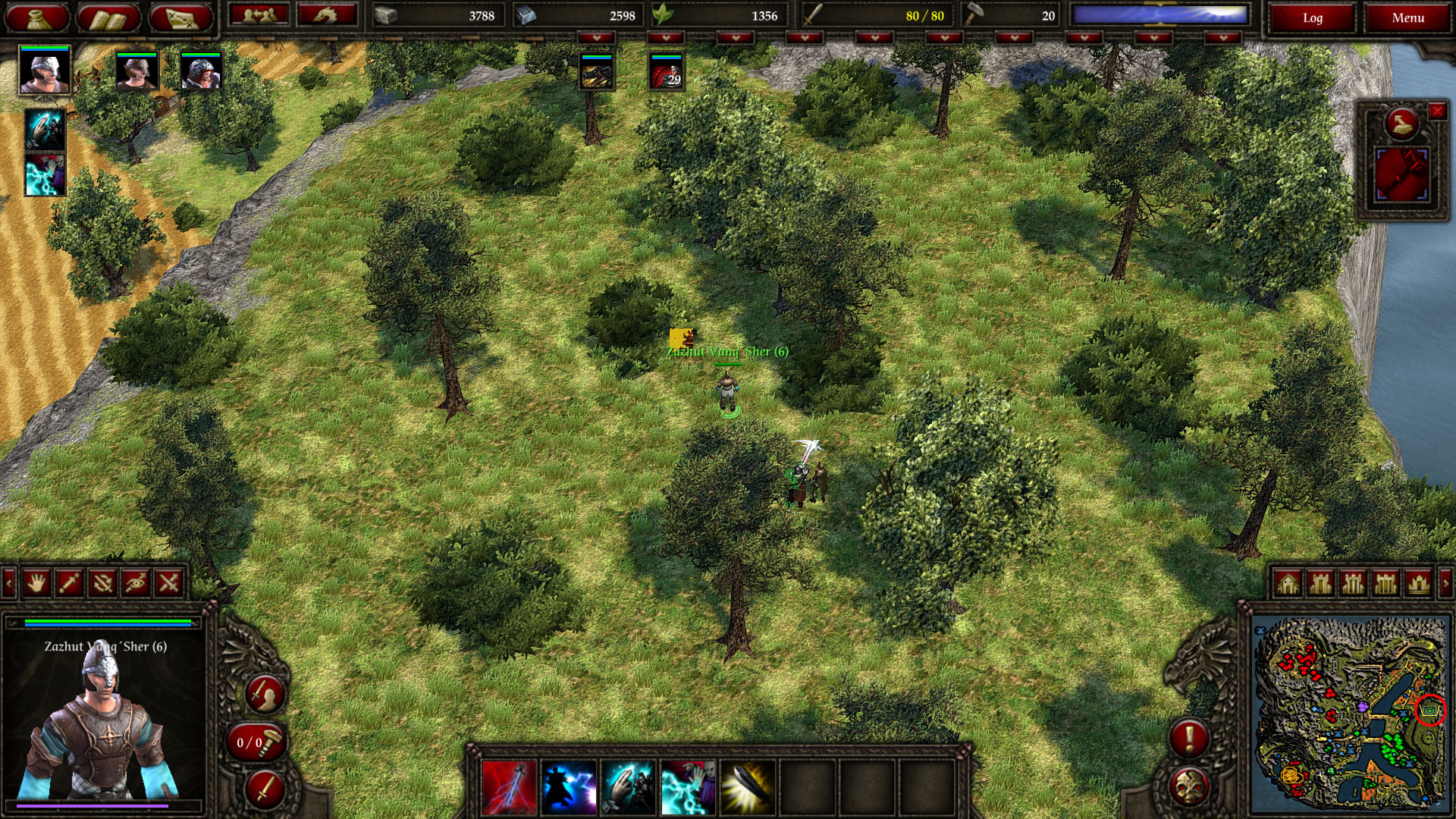Open the inventory bag button
This screenshot has width=1456, height=819.
pyautogui.click(x=37, y=17)
